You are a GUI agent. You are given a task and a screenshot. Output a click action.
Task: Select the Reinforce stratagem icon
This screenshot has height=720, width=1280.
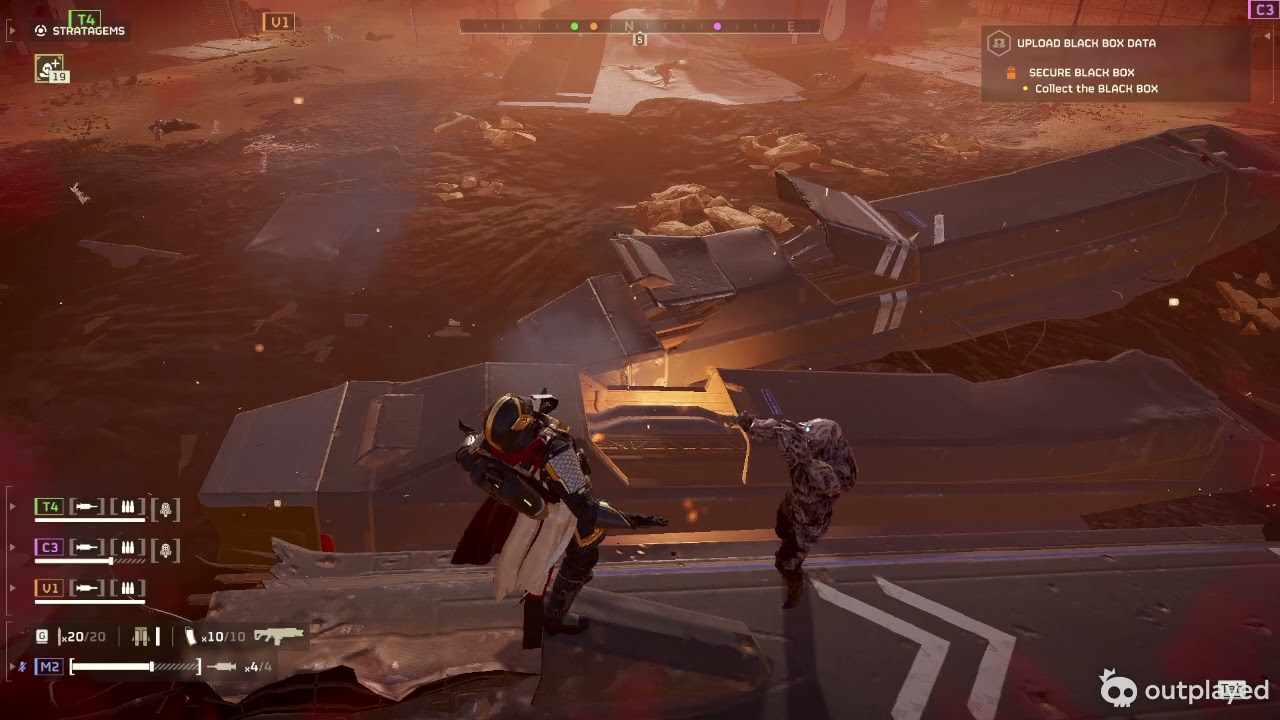pos(48,67)
